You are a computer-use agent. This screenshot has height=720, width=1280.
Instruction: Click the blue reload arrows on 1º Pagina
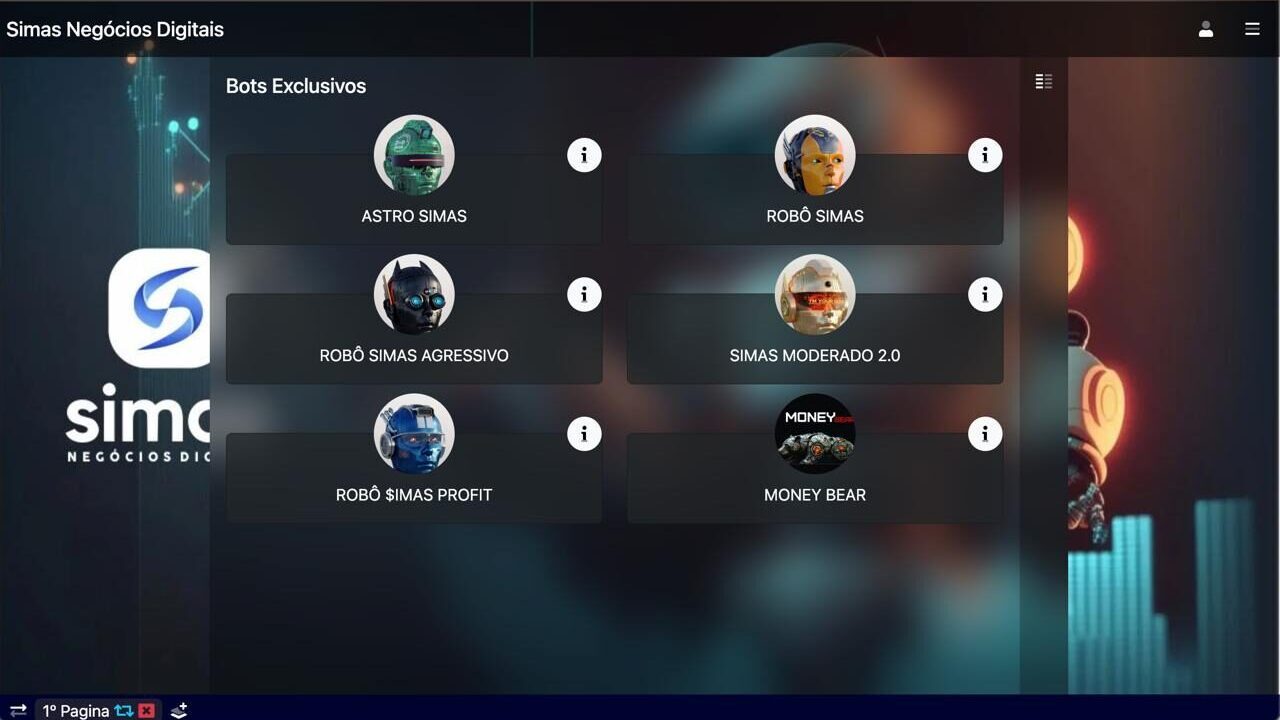[x=124, y=711]
